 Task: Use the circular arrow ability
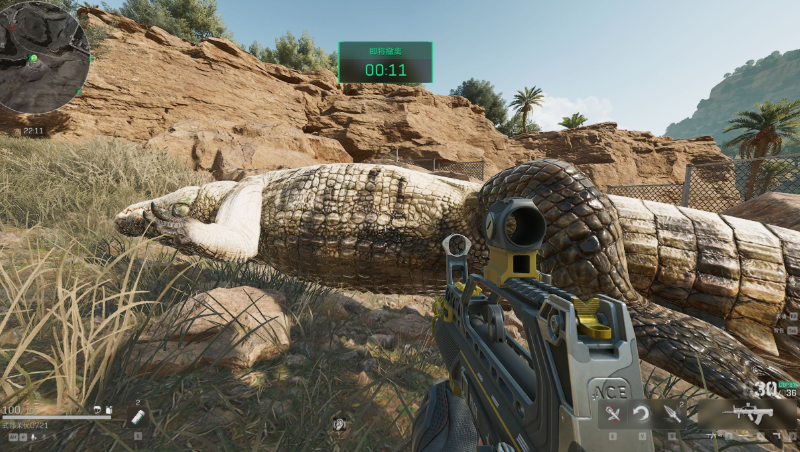(643, 414)
